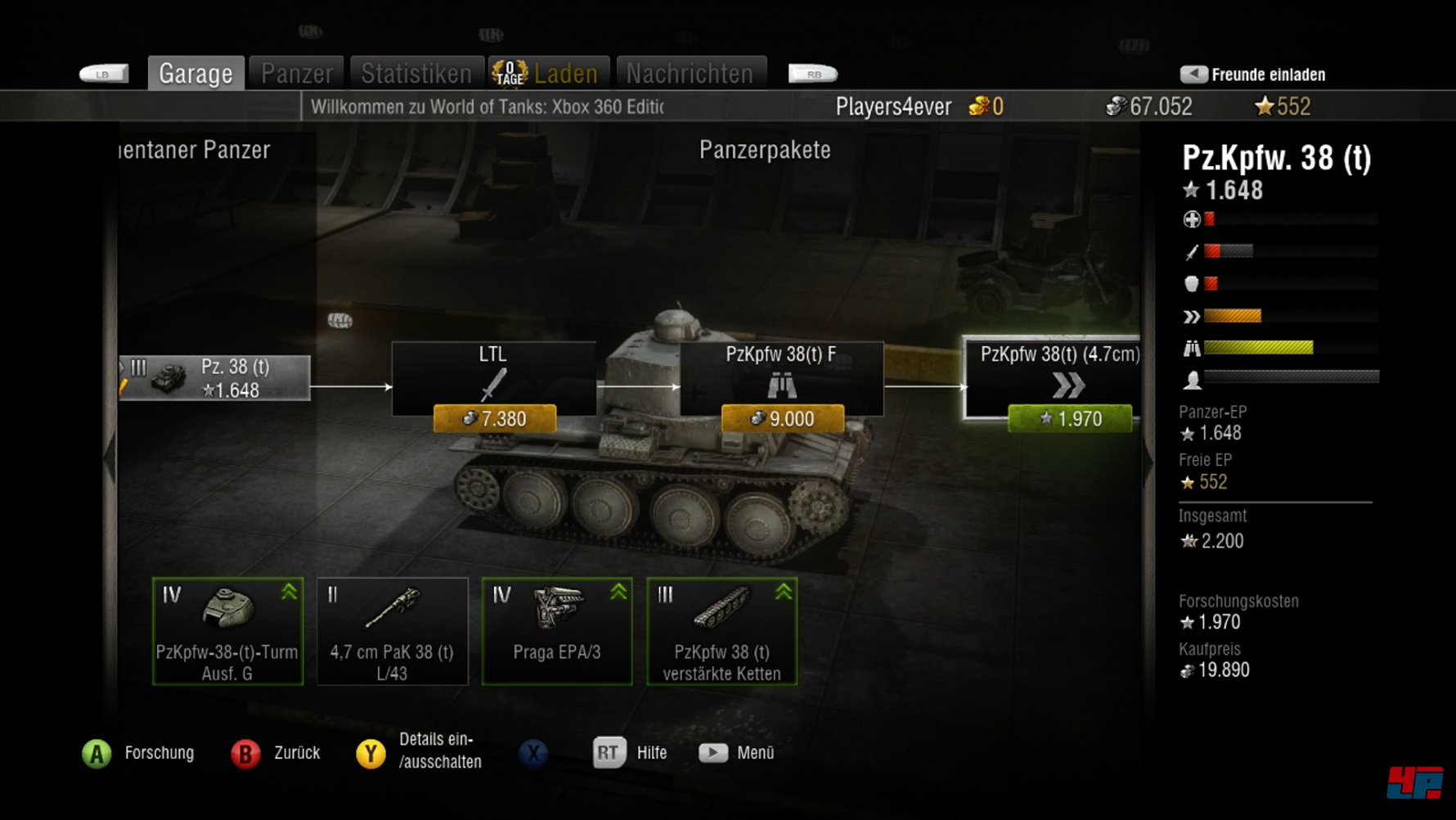This screenshot has width=1456, height=820.
Task: Click the RB shoulder button indicator
Action: click(811, 73)
